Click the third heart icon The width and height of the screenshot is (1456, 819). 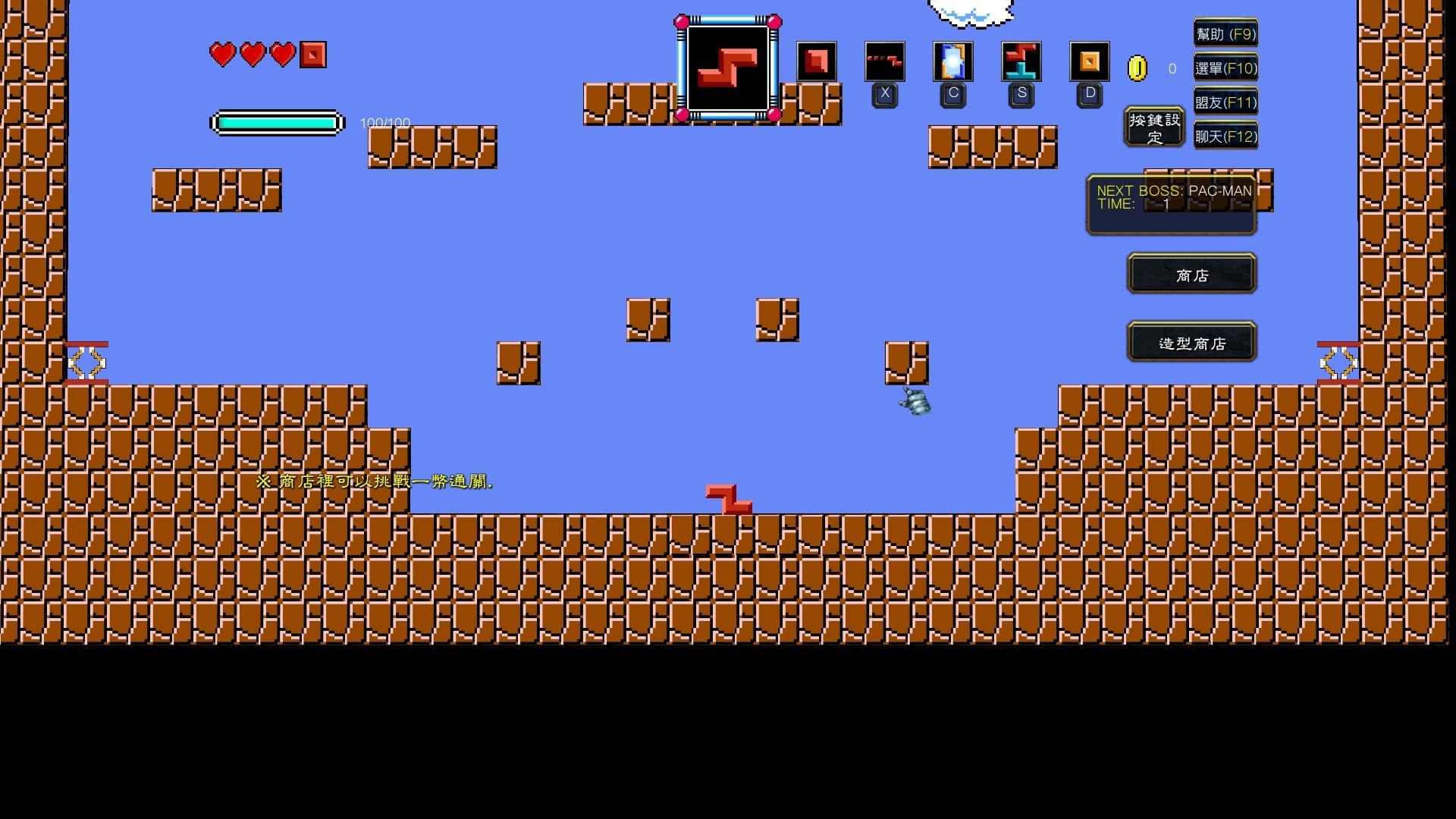coord(281,55)
